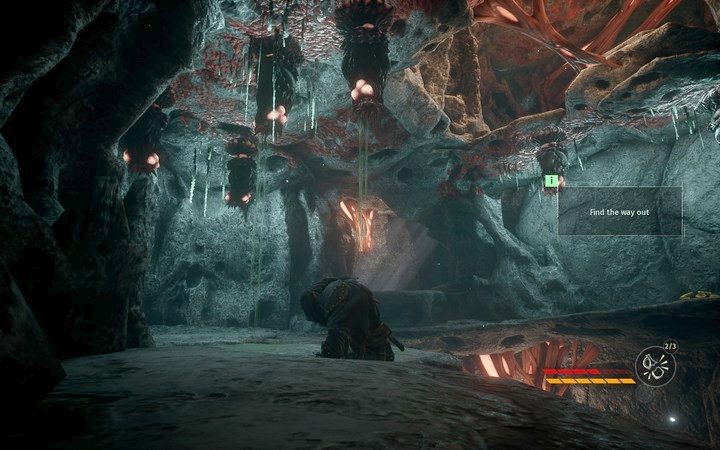This screenshot has height=450, width=720.
Task: Select the "Find the way out" objective tracker
Action: [619, 212]
